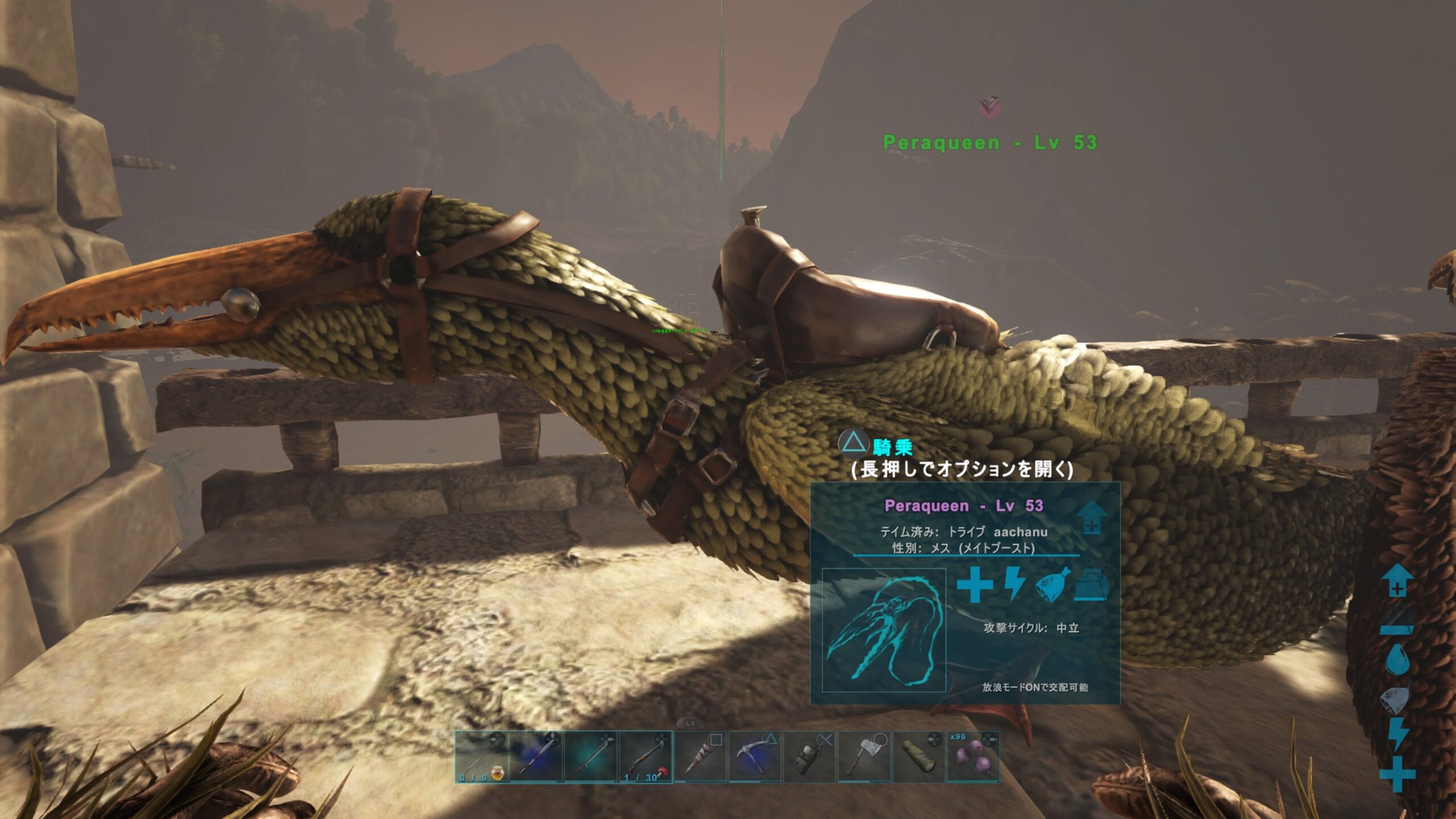Equip the hatchet in the hotbar
The image size is (1456, 819).
864,757
